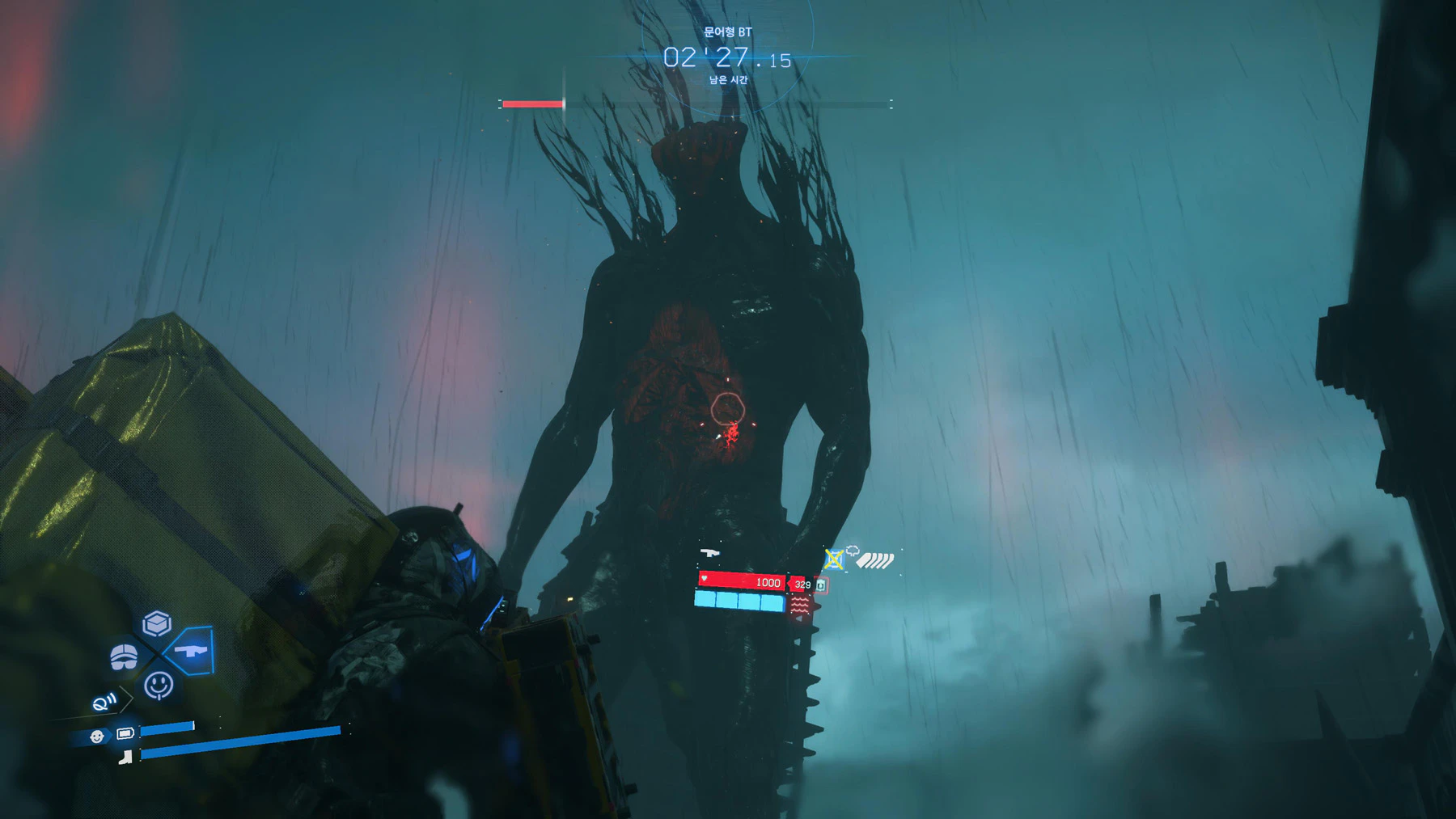Choose the highlighted weapon slot in the radial menu
The width and height of the screenshot is (1456, 819).
tap(191, 650)
